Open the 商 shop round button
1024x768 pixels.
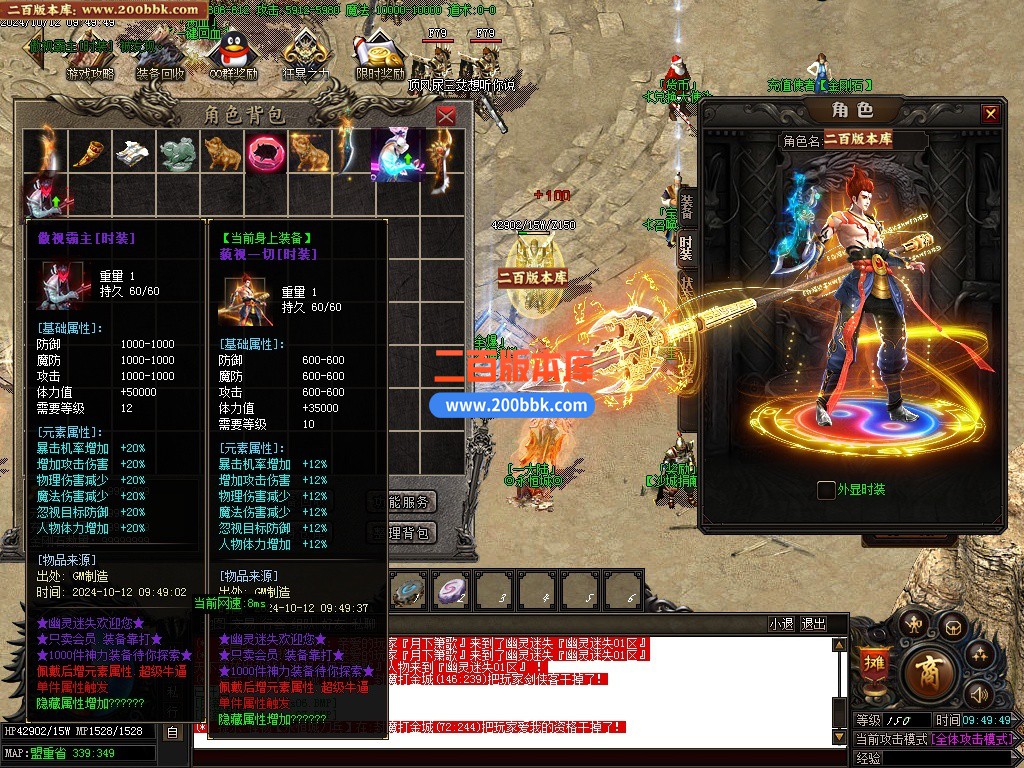tap(928, 673)
